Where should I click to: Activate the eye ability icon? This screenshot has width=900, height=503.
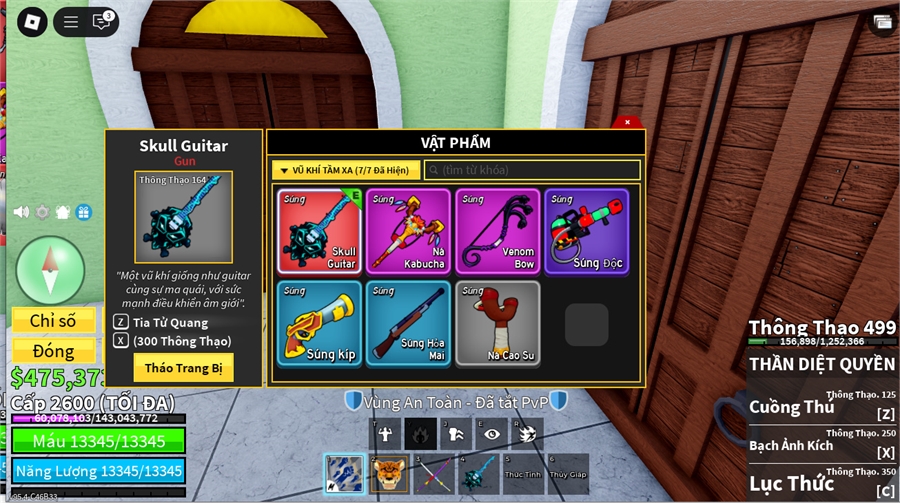491,433
